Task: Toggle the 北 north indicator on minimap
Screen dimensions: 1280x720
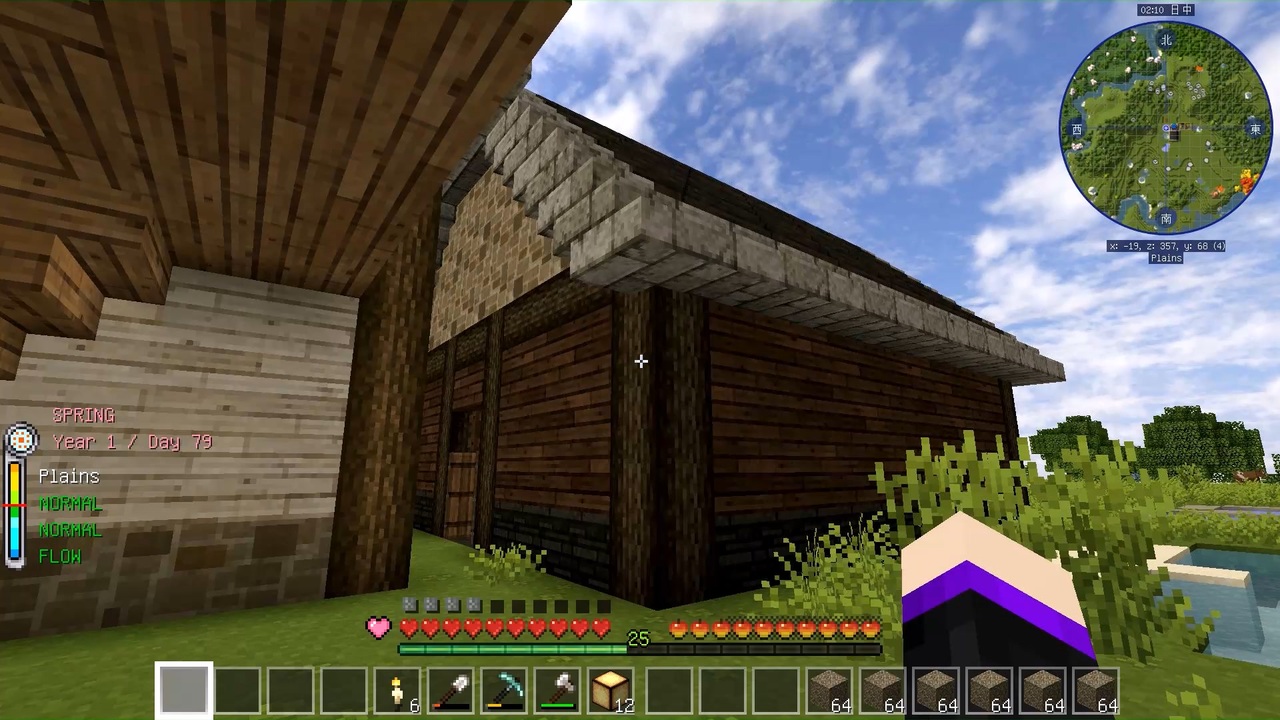Action: click(1165, 40)
